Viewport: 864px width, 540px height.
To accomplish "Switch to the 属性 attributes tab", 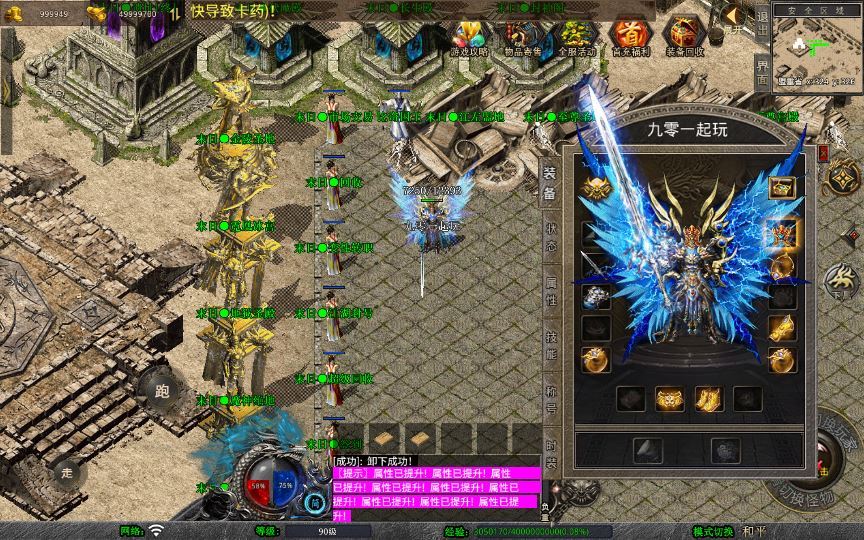I will [550, 290].
